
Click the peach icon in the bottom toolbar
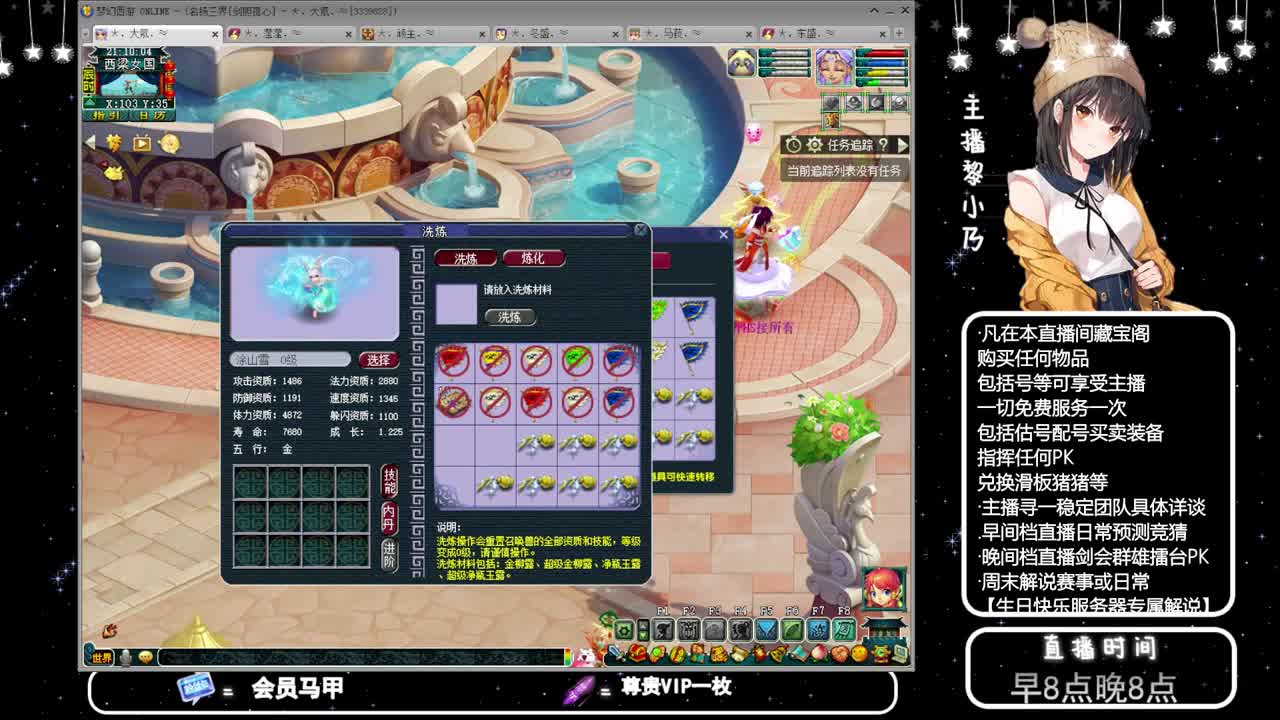(x=820, y=652)
